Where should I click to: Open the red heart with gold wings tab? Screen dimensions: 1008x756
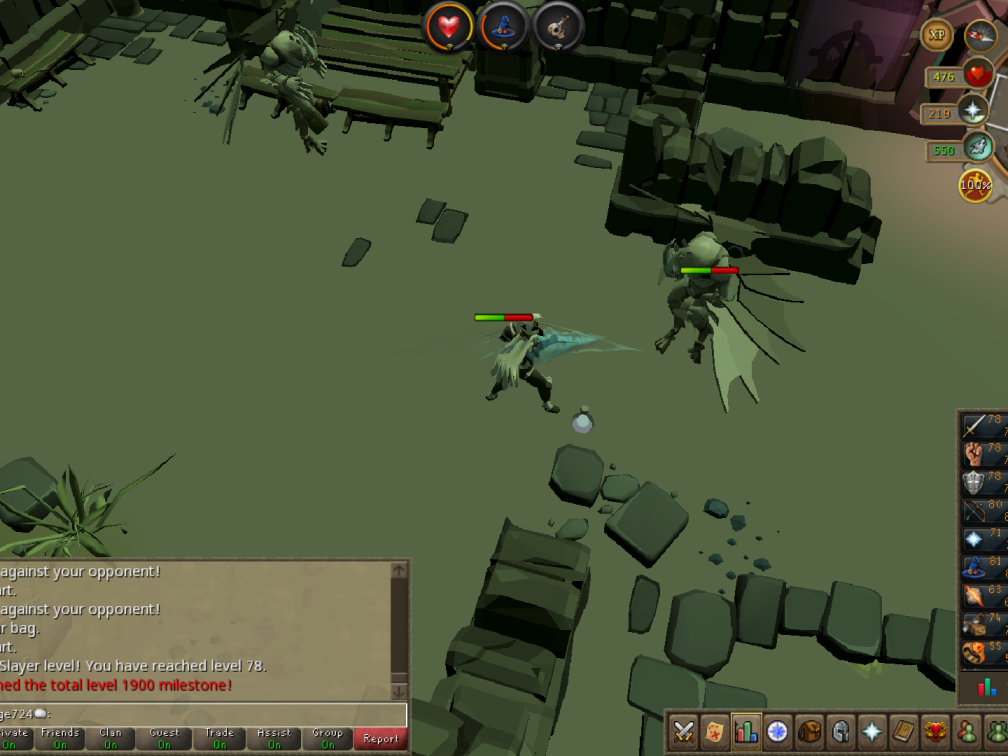click(936, 732)
